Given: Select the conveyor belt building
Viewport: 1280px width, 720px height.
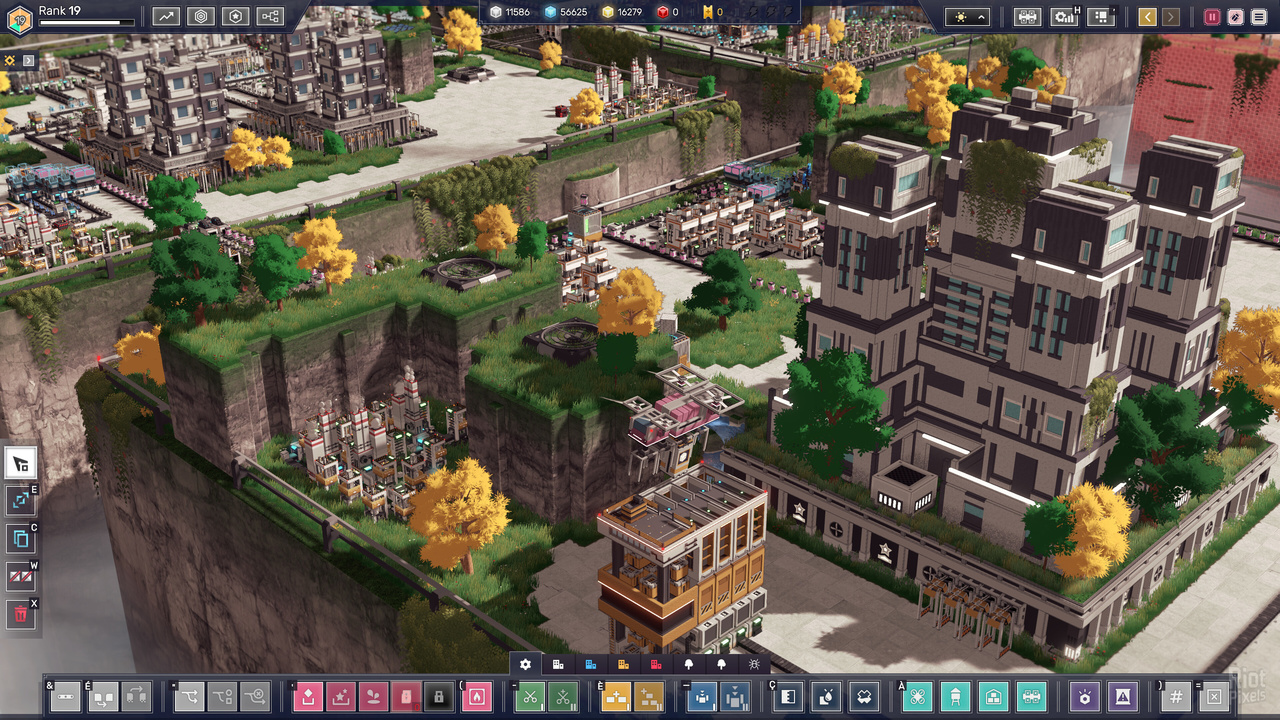Looking at the screenshot, I should (x=65, y=696).
